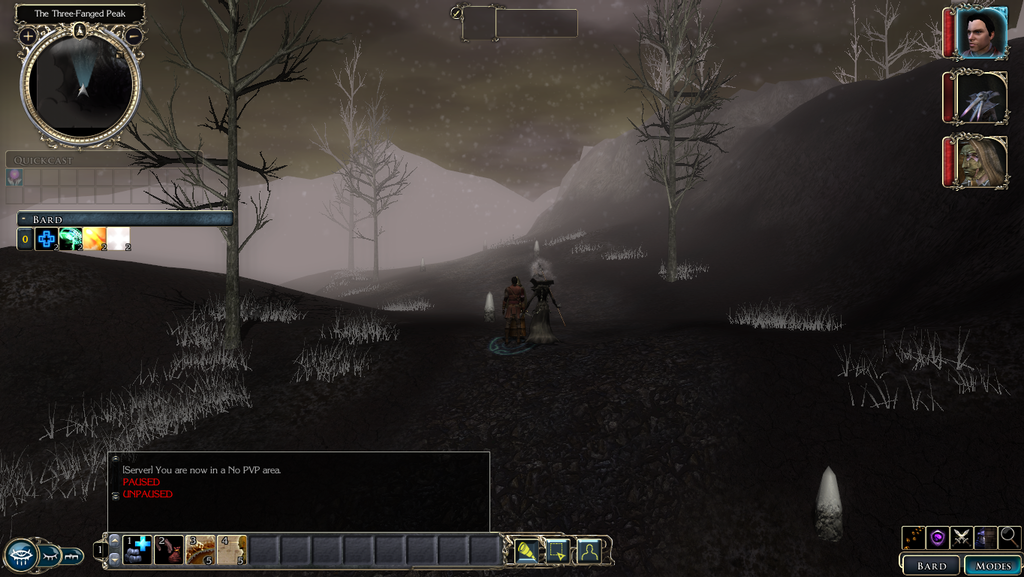The width and height of the screenshot is (1024, 577).
Task: Select the white glowing bard spell
Action: (x=118, y=239)
